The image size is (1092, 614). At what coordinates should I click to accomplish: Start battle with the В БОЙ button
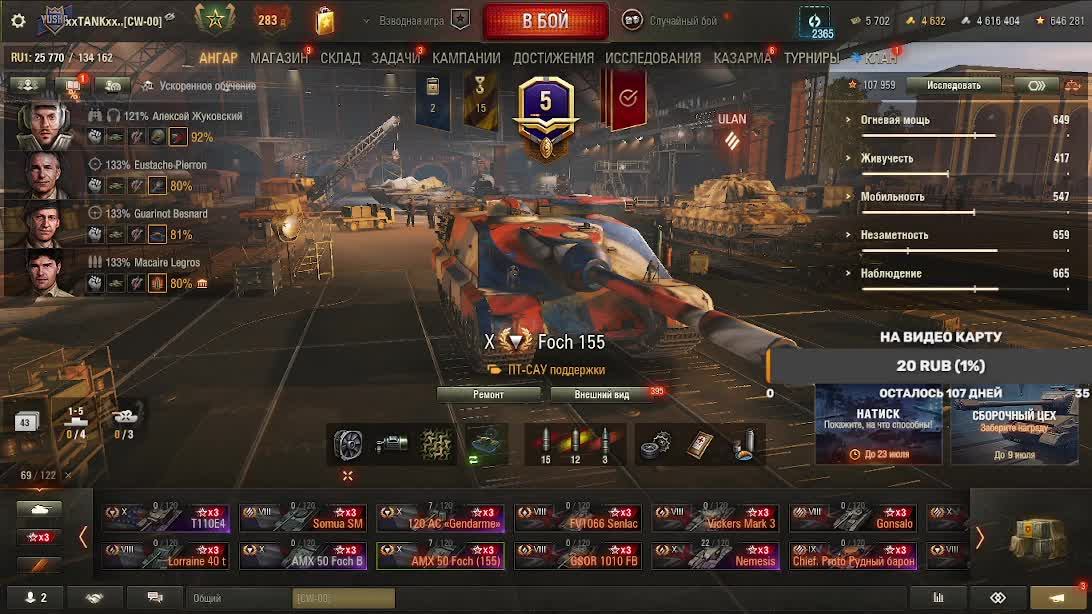click(545, 21)
